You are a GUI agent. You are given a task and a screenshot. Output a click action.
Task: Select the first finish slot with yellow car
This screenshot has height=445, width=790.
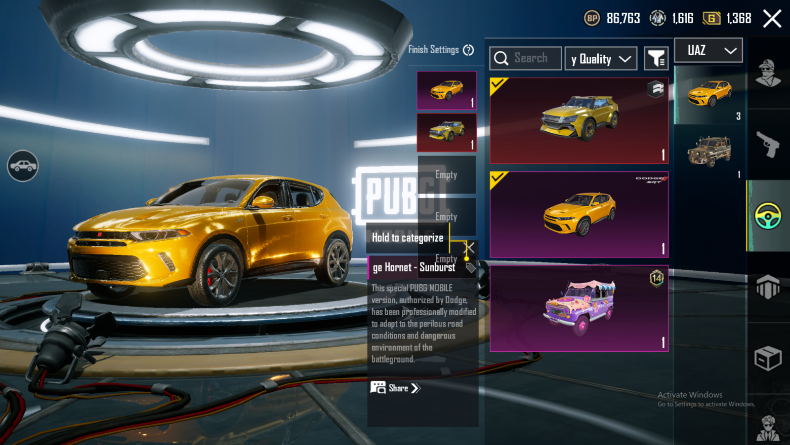[x=446, y=90]
